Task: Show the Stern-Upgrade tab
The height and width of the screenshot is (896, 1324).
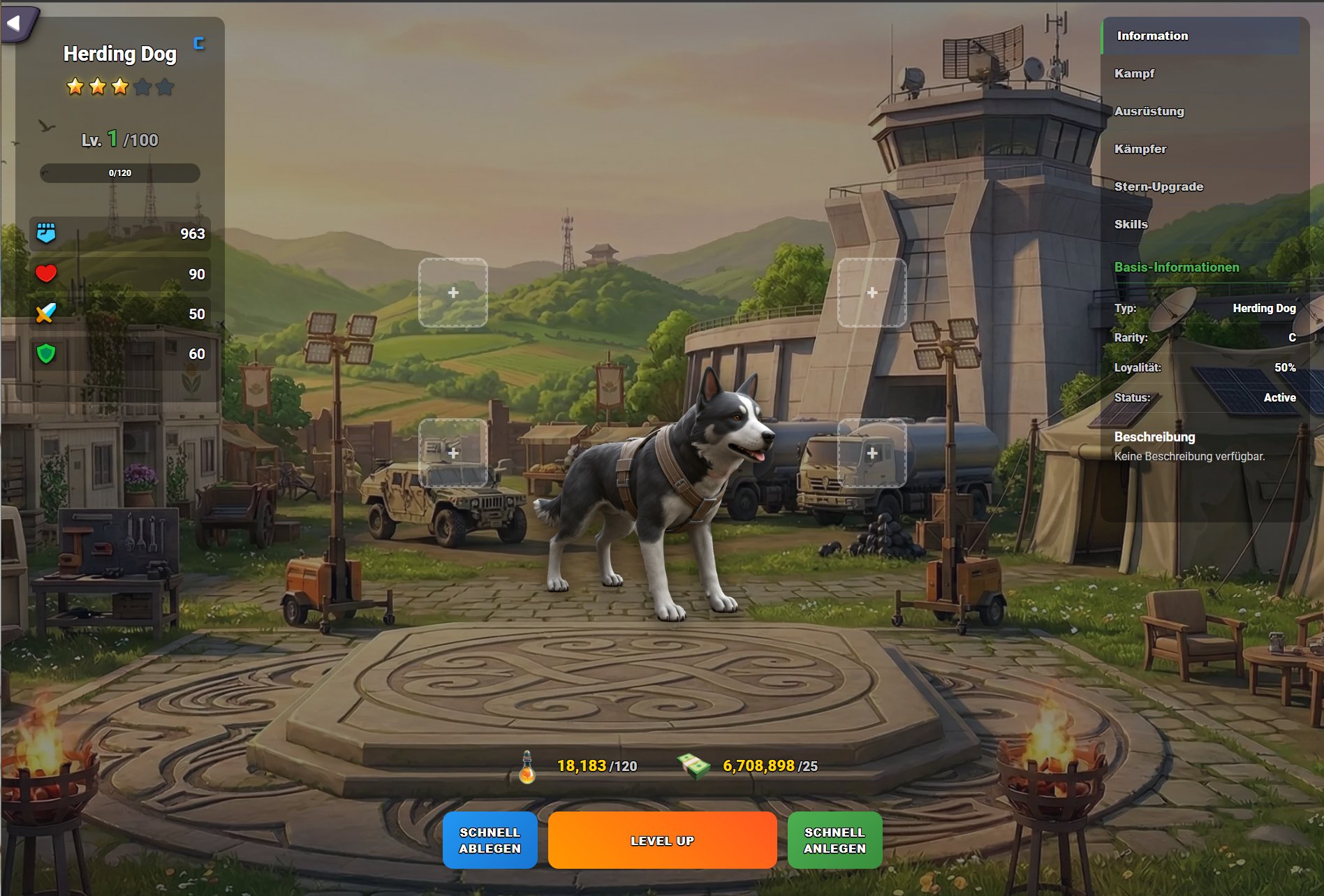Action: tap(1158, 187)
